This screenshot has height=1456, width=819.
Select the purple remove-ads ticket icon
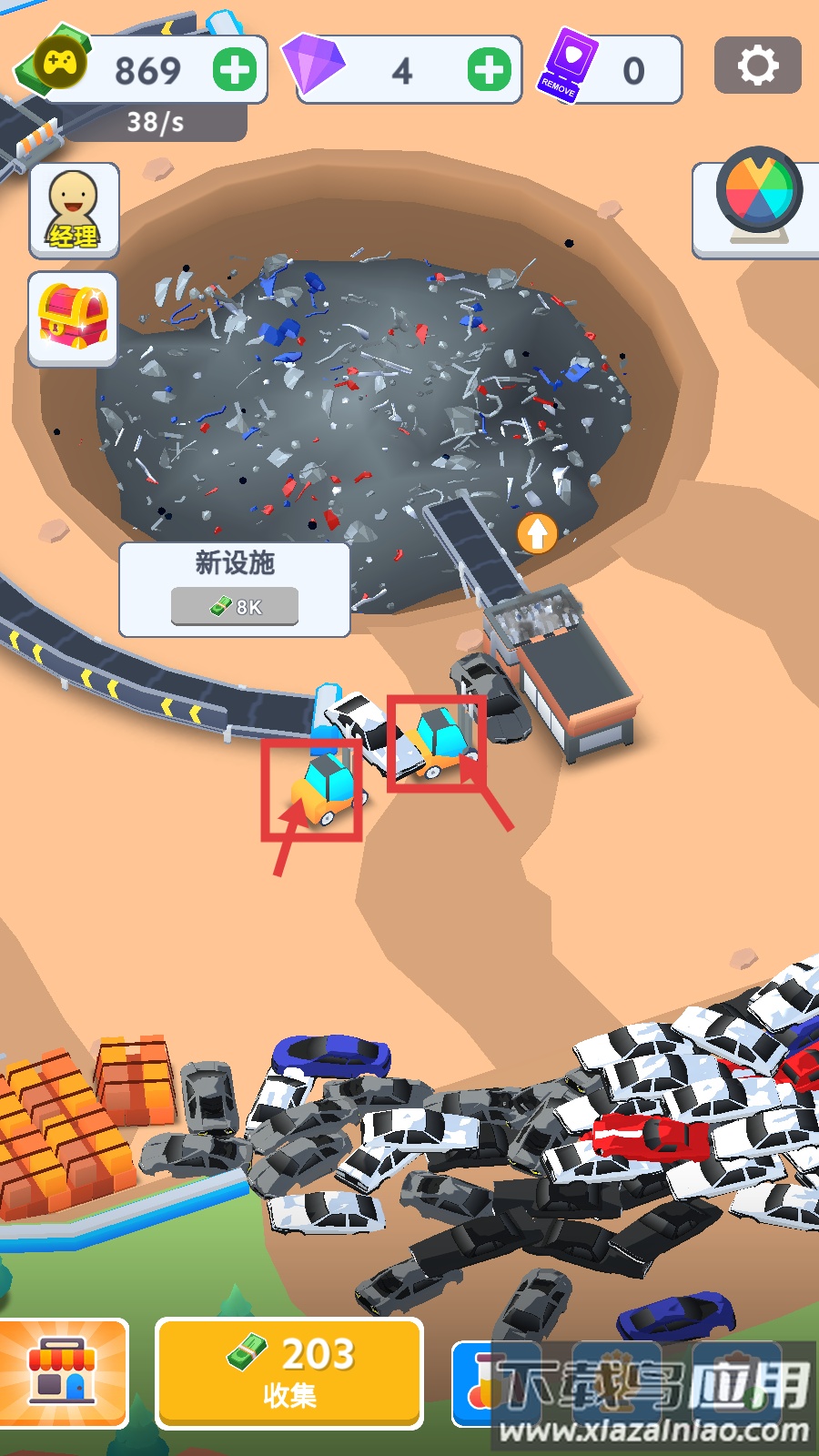[569, 66]
